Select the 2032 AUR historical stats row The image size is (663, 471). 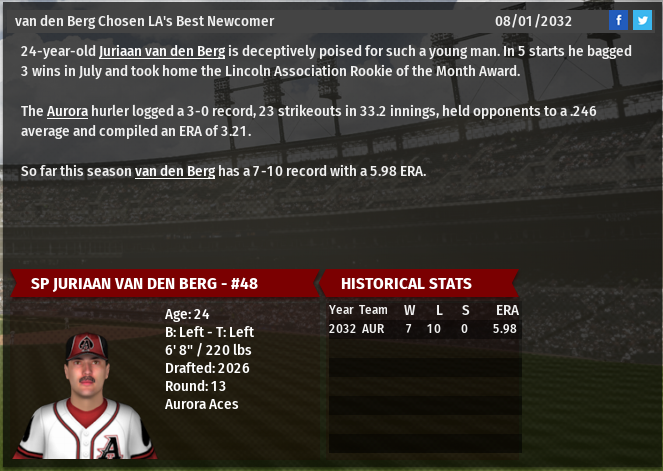pos(423,328)
